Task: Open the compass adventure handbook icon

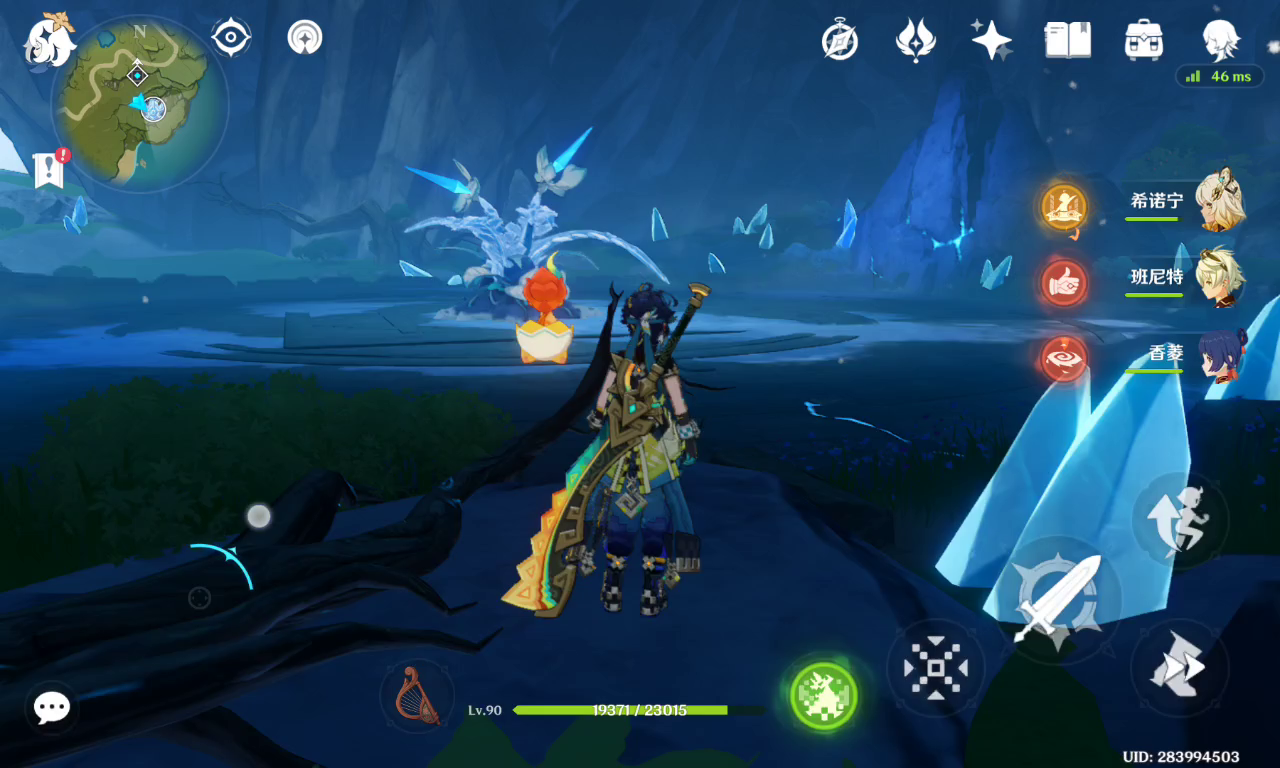Action: tap(840, 40)
